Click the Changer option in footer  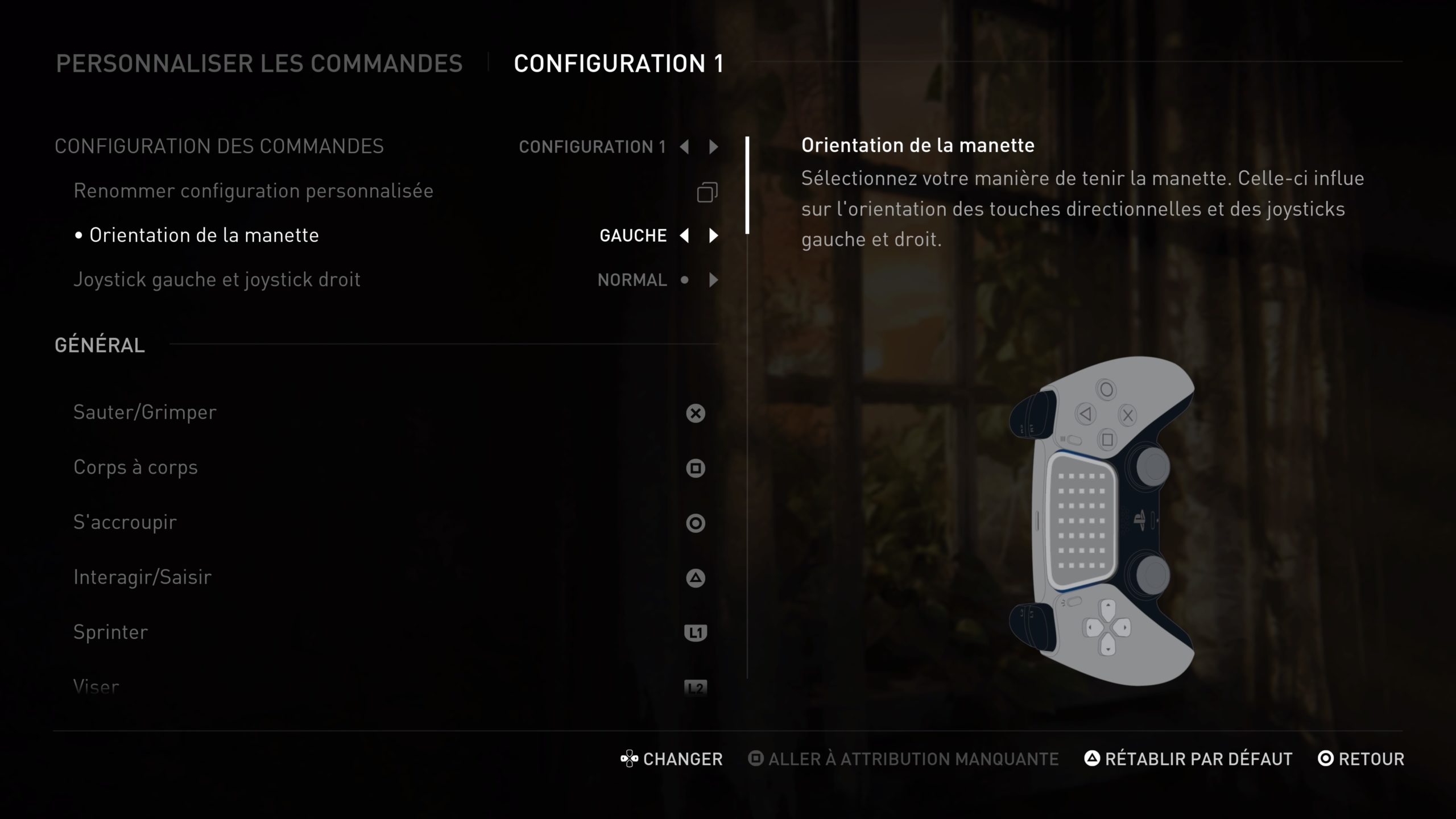point(672,759)
